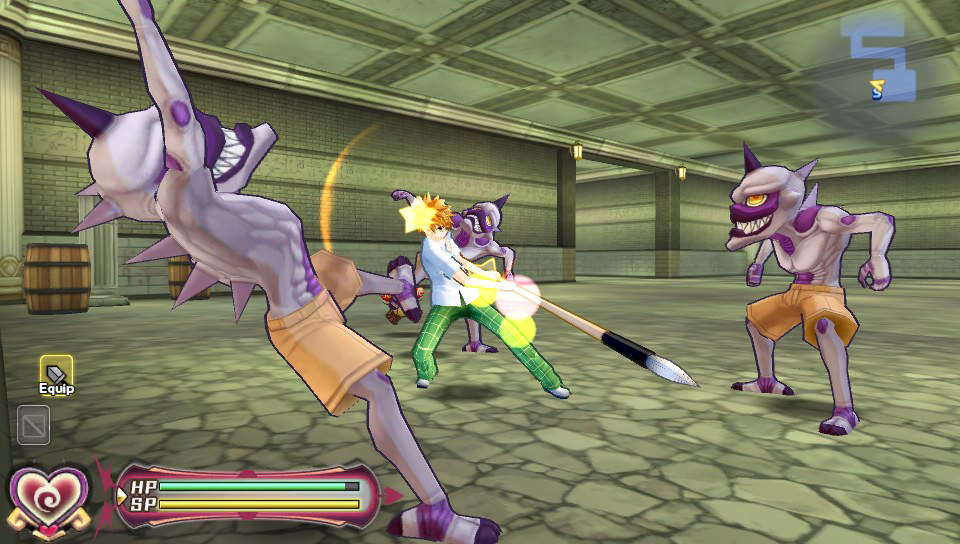
Task: Select the empty crossed-out item slot
Action: pyautogui.click(x=34, y=425)
